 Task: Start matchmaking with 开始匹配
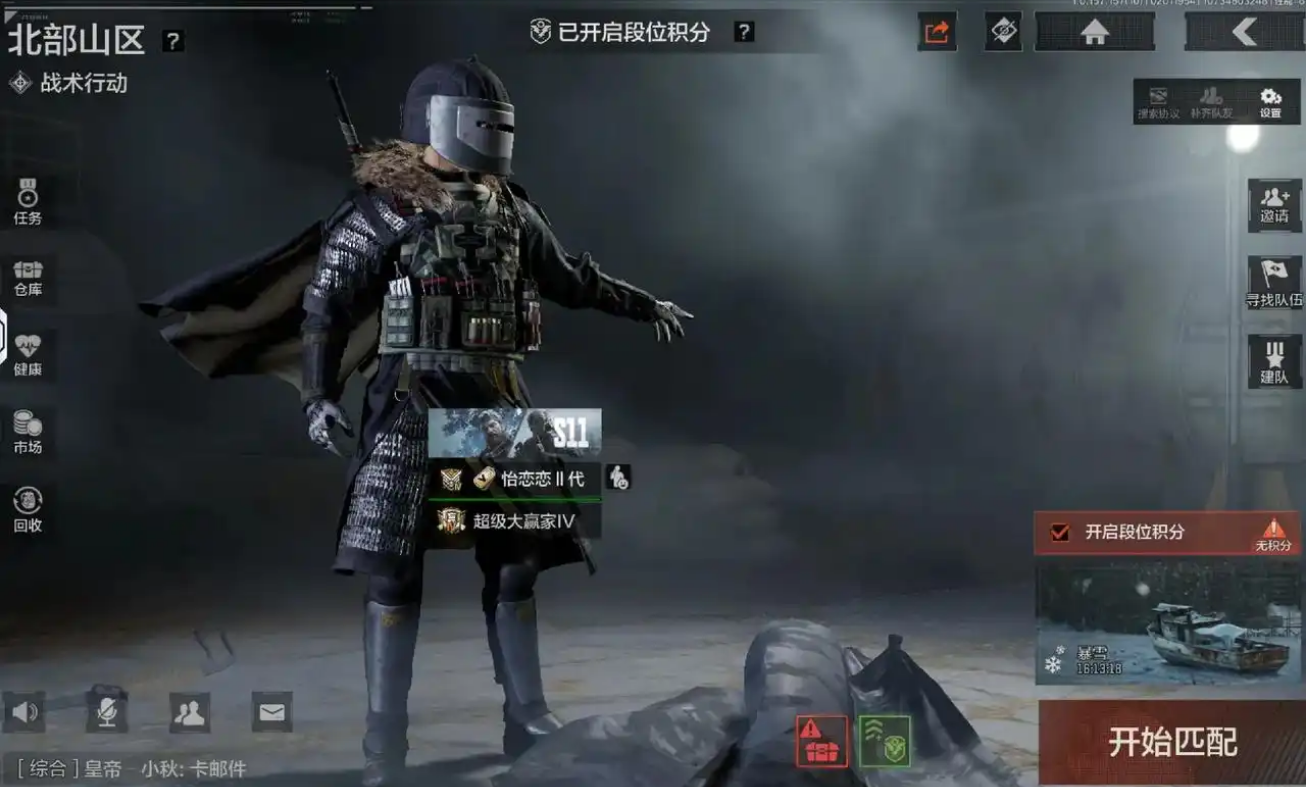(x=1172, y=742)
